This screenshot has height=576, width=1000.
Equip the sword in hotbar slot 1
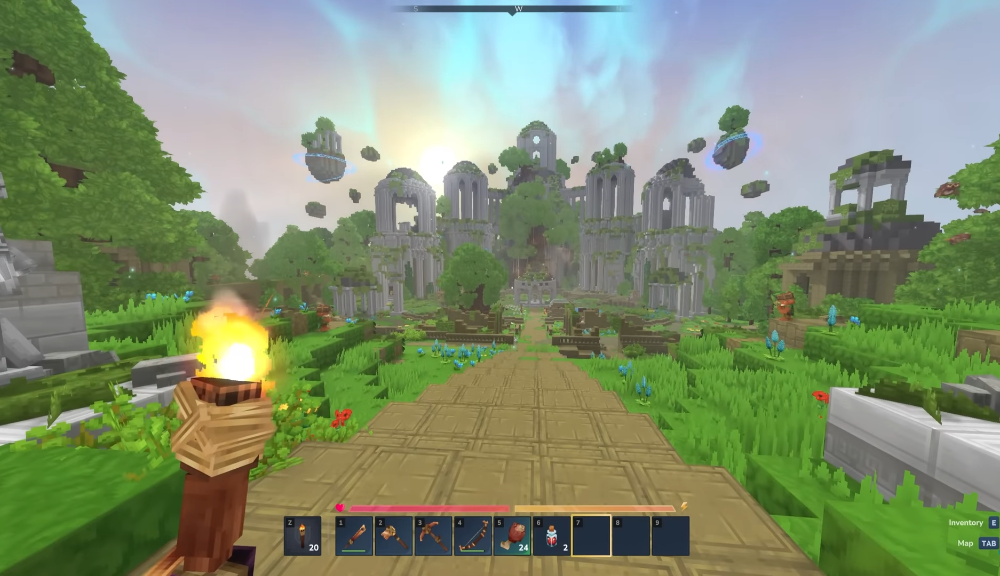[x=354, y=536]
